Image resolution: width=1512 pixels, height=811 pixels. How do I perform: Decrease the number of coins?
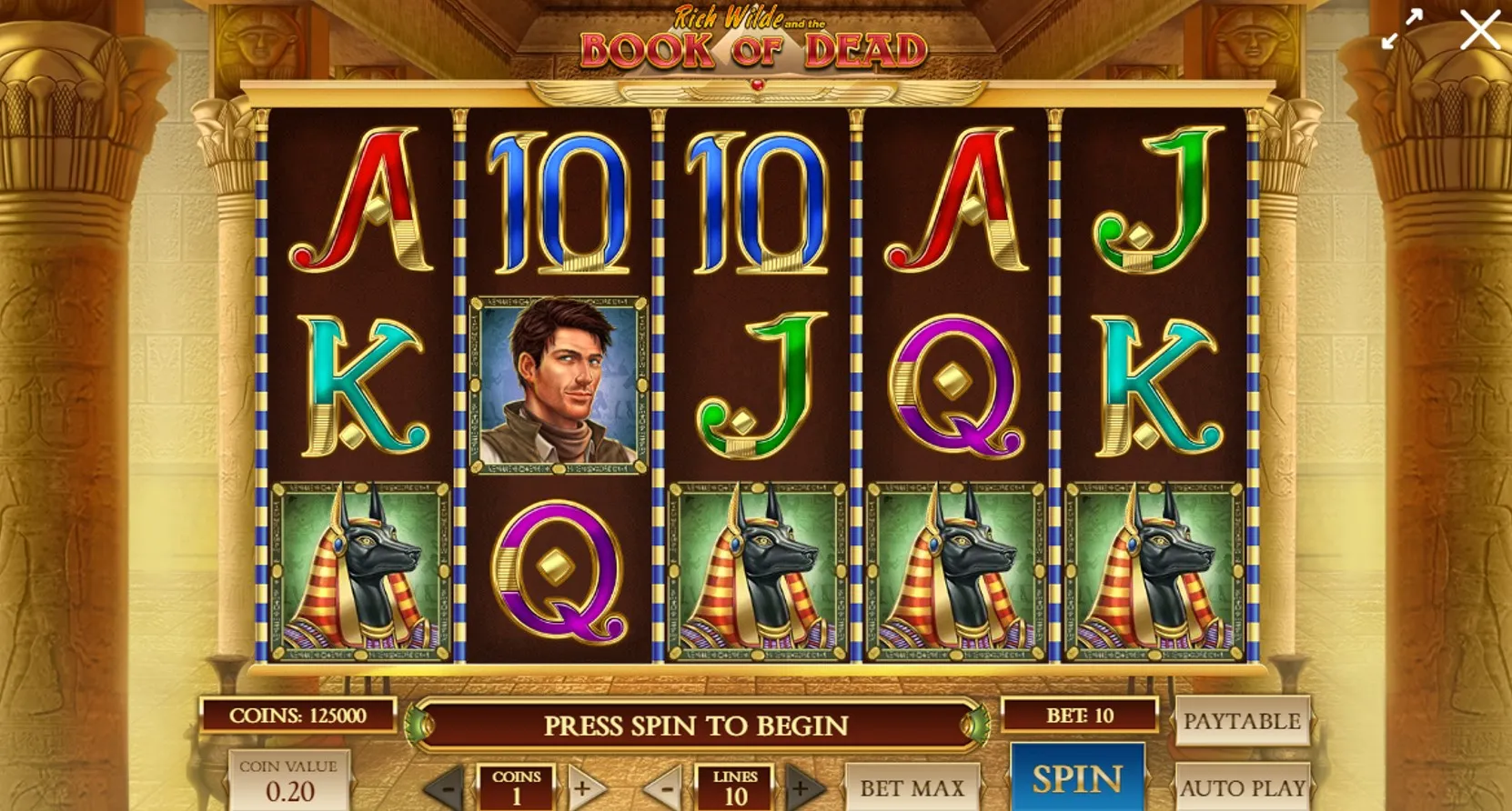point(448,787)
